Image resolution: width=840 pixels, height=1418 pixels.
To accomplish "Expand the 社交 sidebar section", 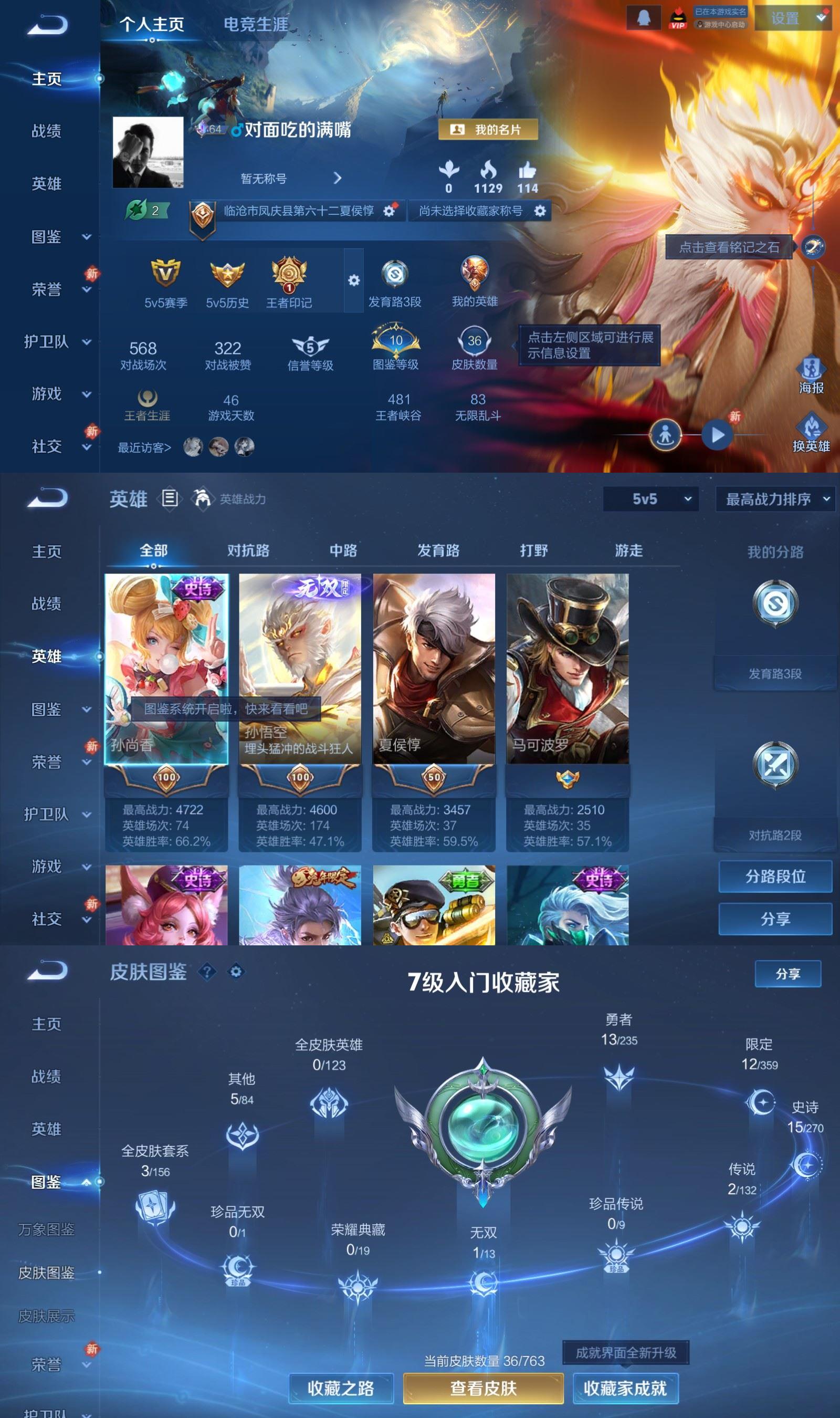I will coord(45,446).
